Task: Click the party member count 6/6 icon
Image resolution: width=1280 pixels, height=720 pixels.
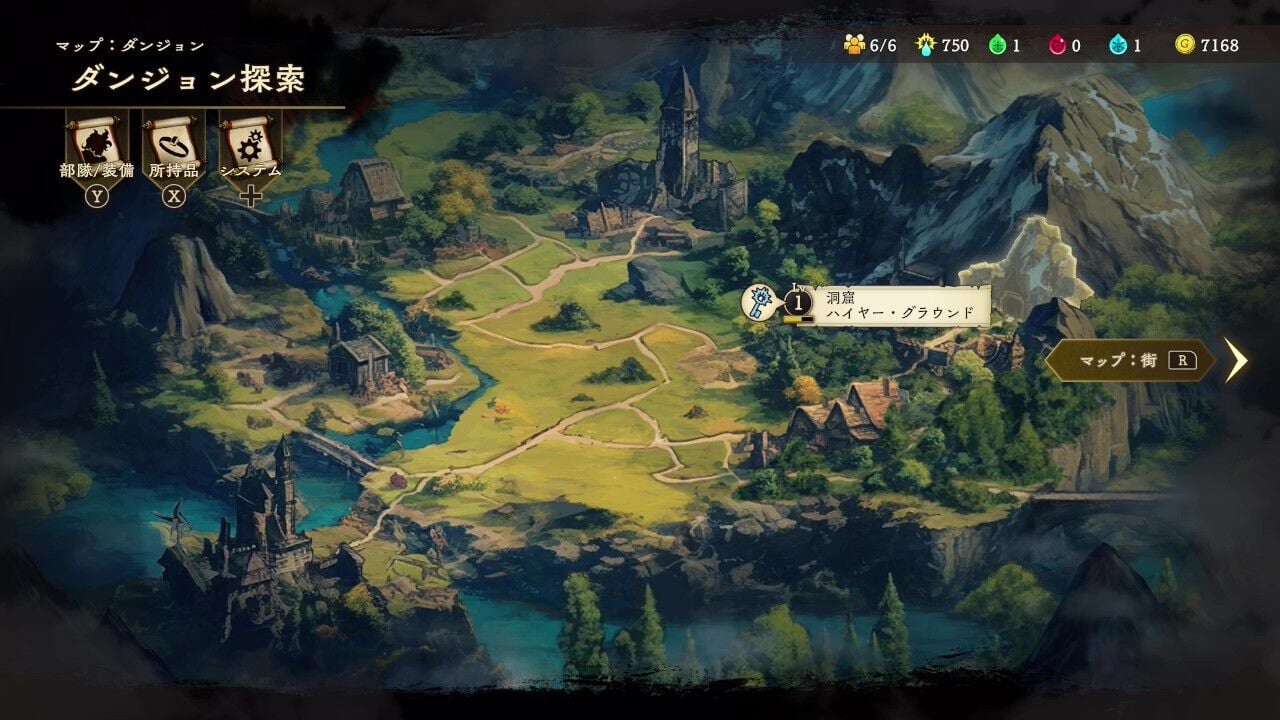Action: click(856, 44)
